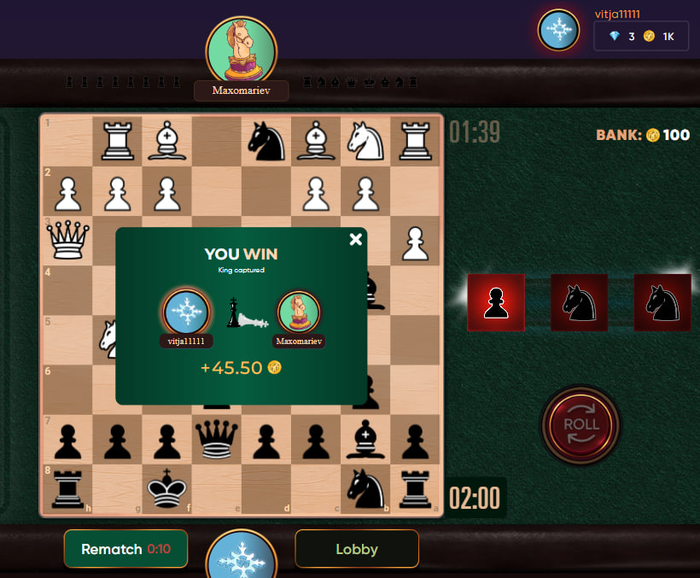Open the gems and coins balance panel
700x578 pixels.
tap(640, 36)
